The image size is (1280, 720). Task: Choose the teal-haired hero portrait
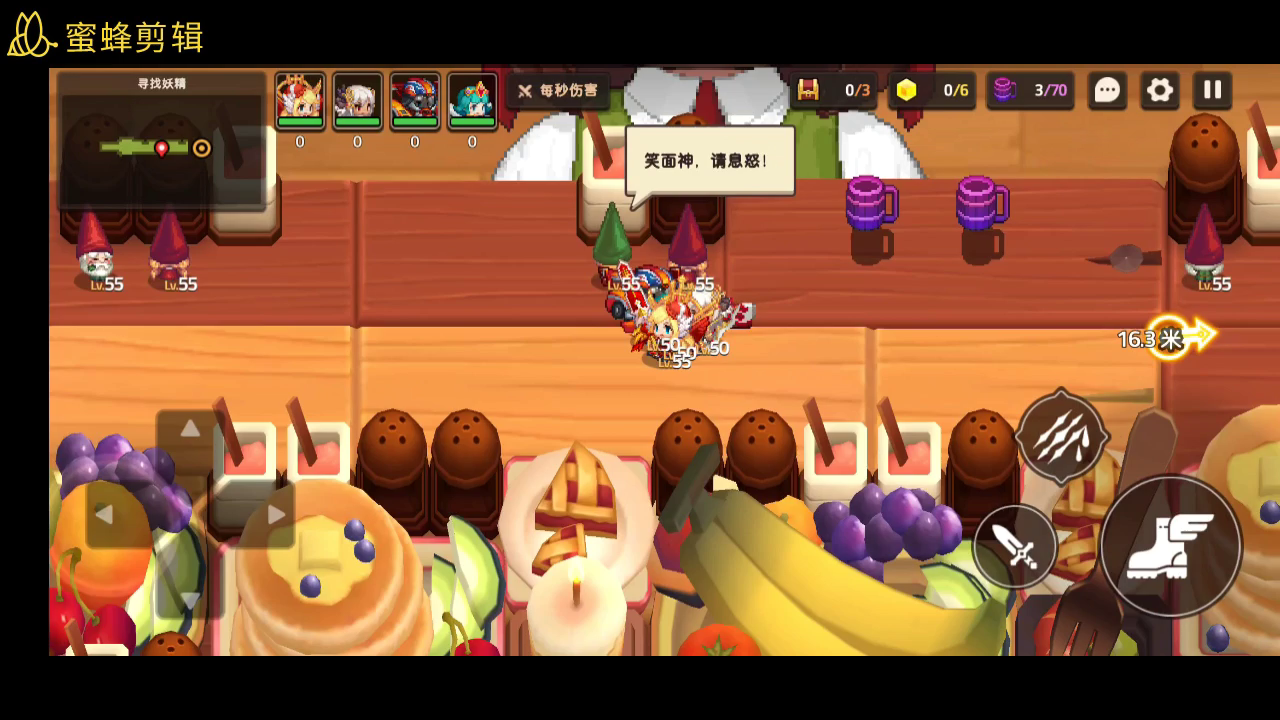(x=472, y=101)
